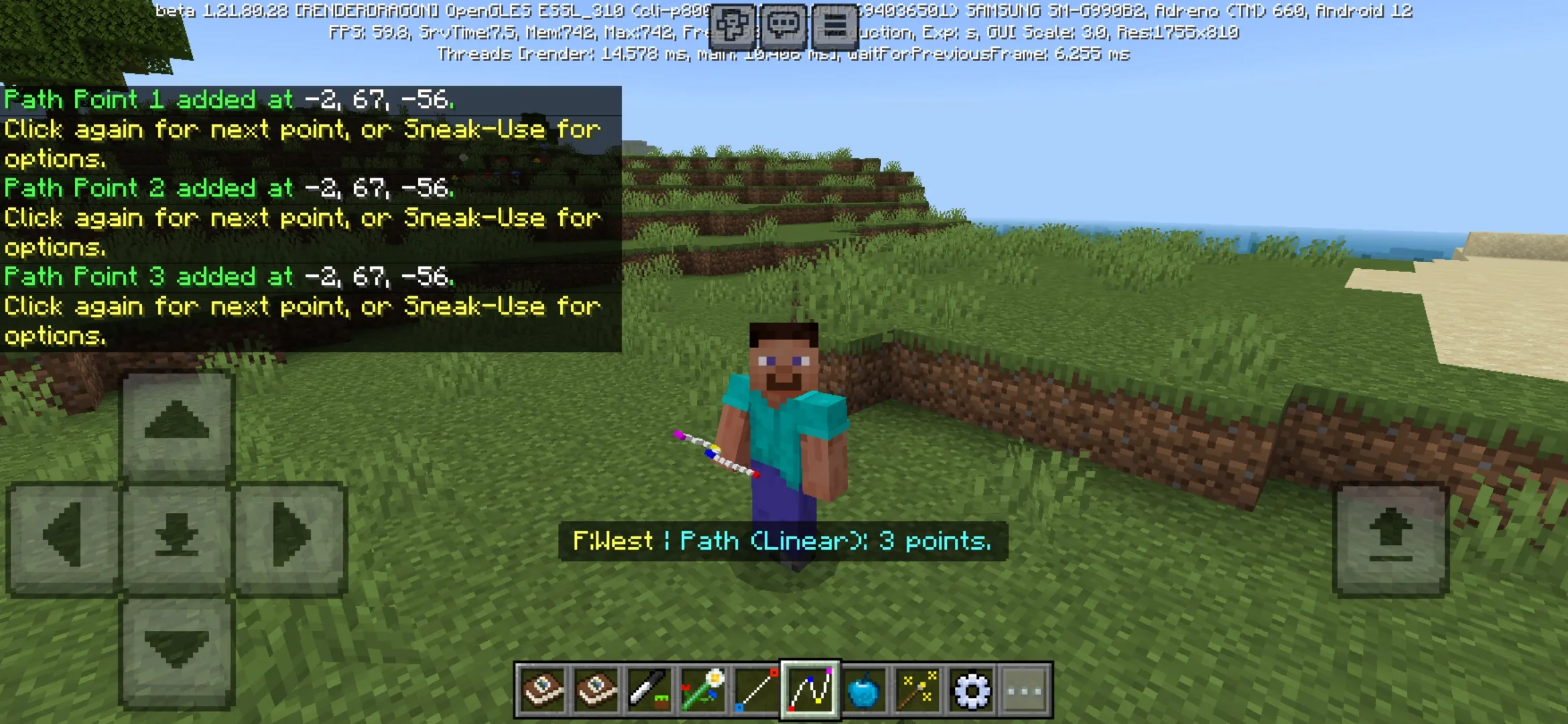Toggle sneak with the center D-pad button
Image resolution: width=1568 pixels, height=724 pixels.
tap(177, 536)
